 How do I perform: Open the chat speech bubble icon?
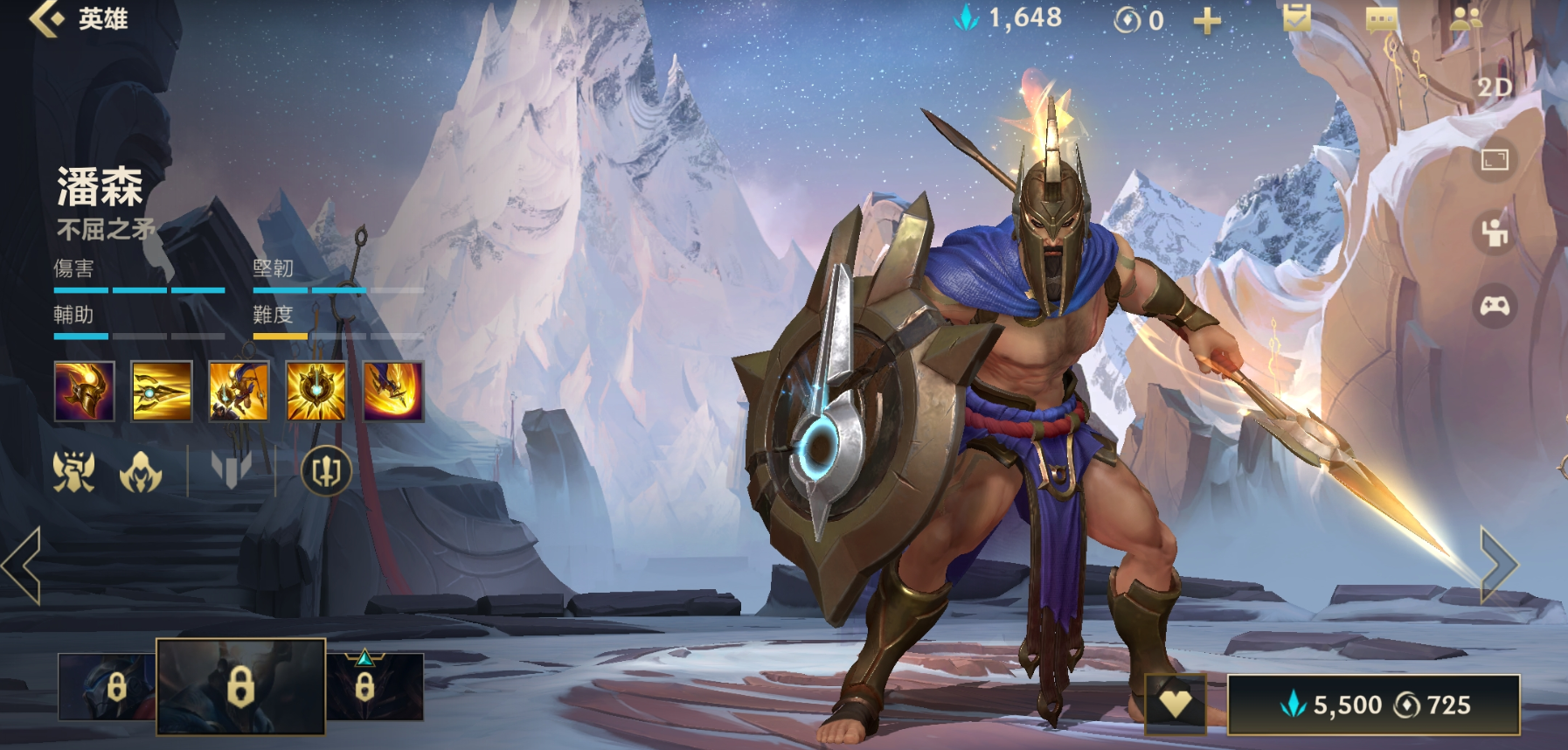tap(1381, 19)
